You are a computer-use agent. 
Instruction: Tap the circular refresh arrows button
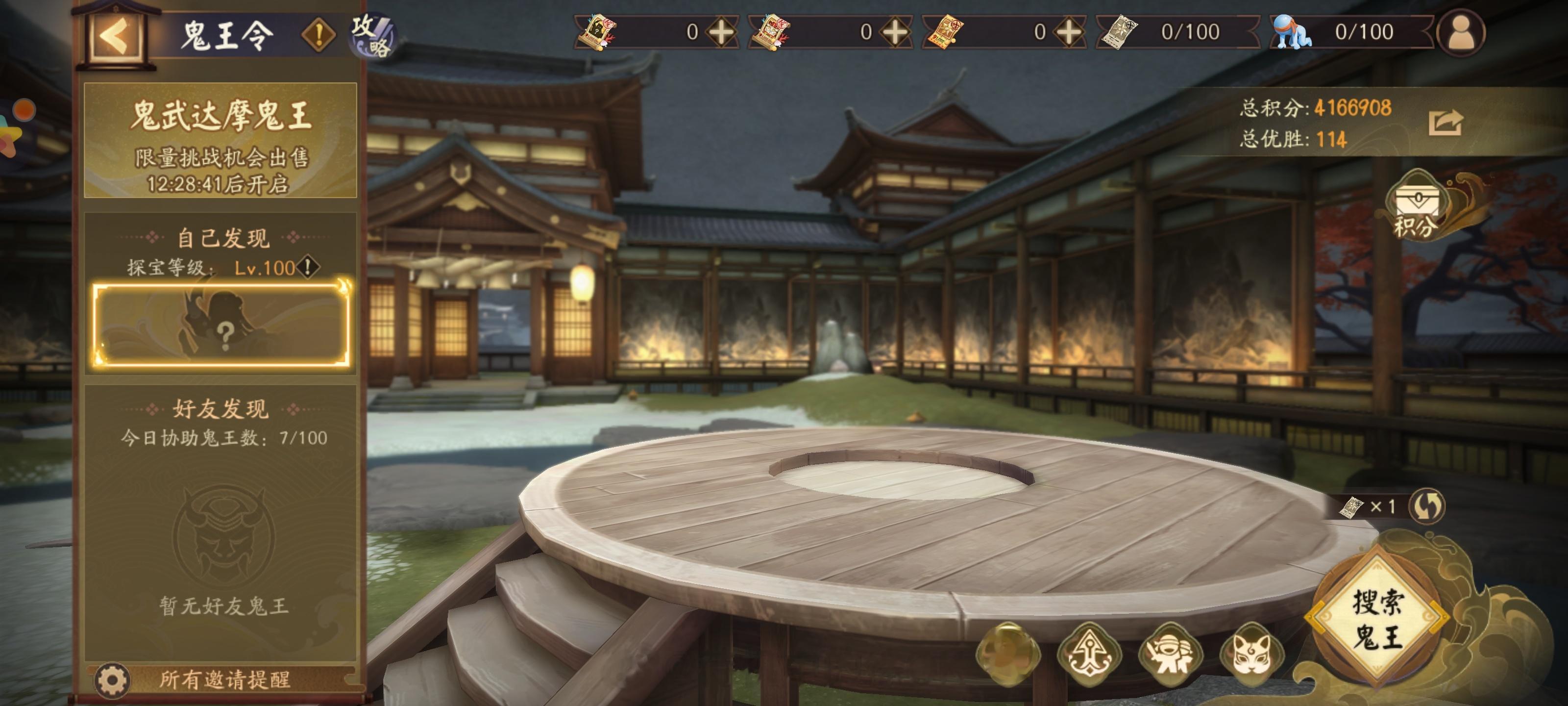pos(1427,505)
